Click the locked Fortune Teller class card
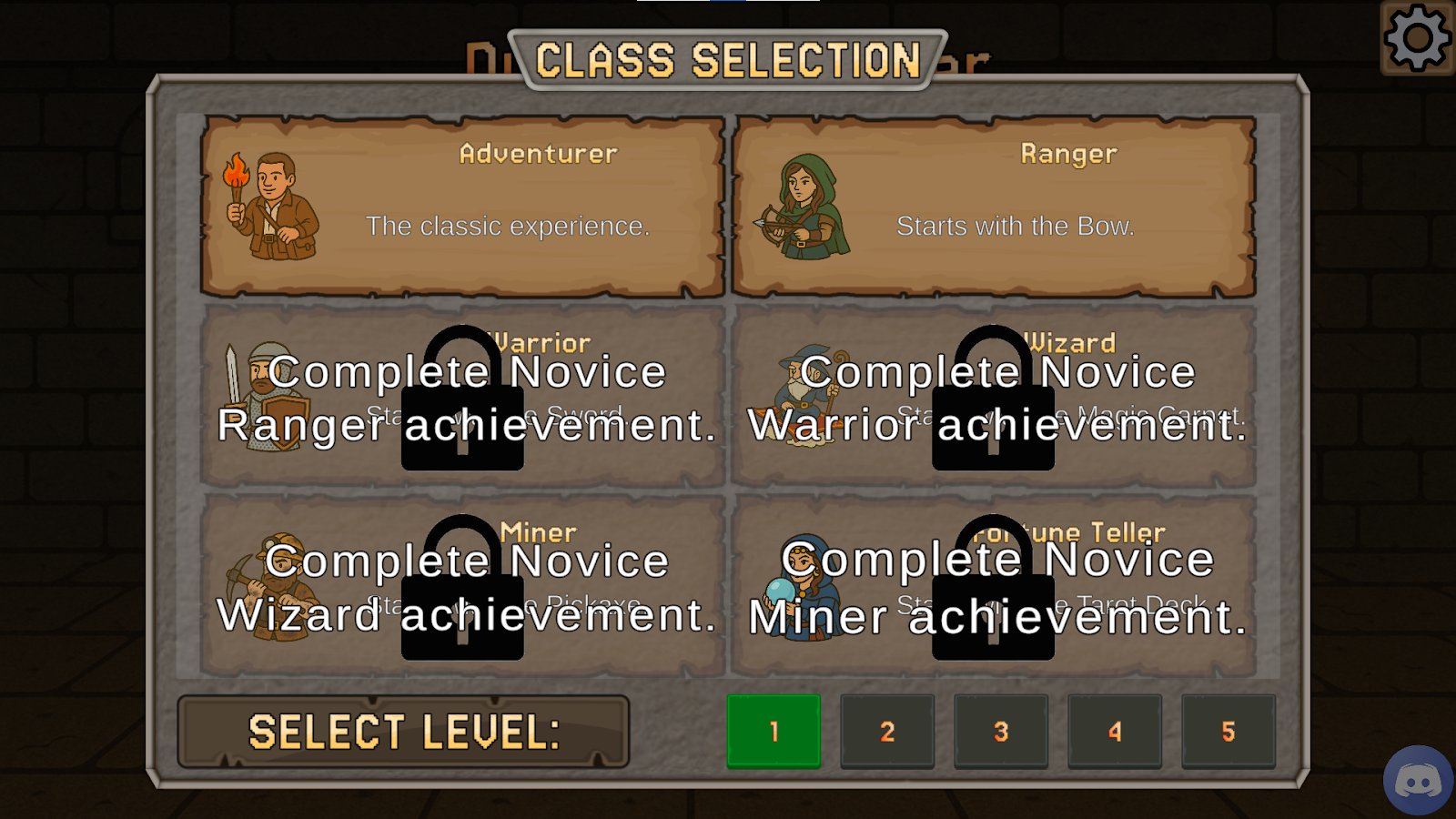 tap(994, 586)
